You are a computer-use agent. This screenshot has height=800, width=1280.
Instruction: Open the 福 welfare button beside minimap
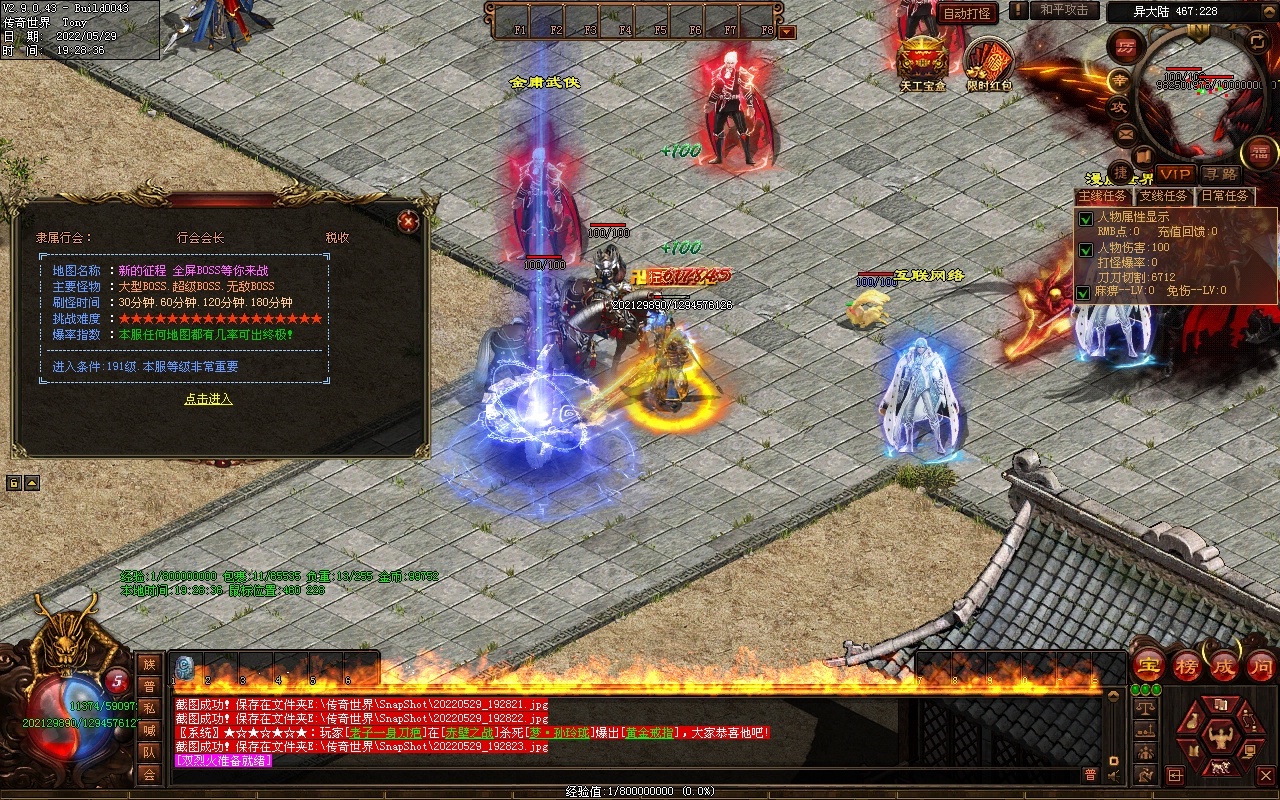coord(1258,152)
